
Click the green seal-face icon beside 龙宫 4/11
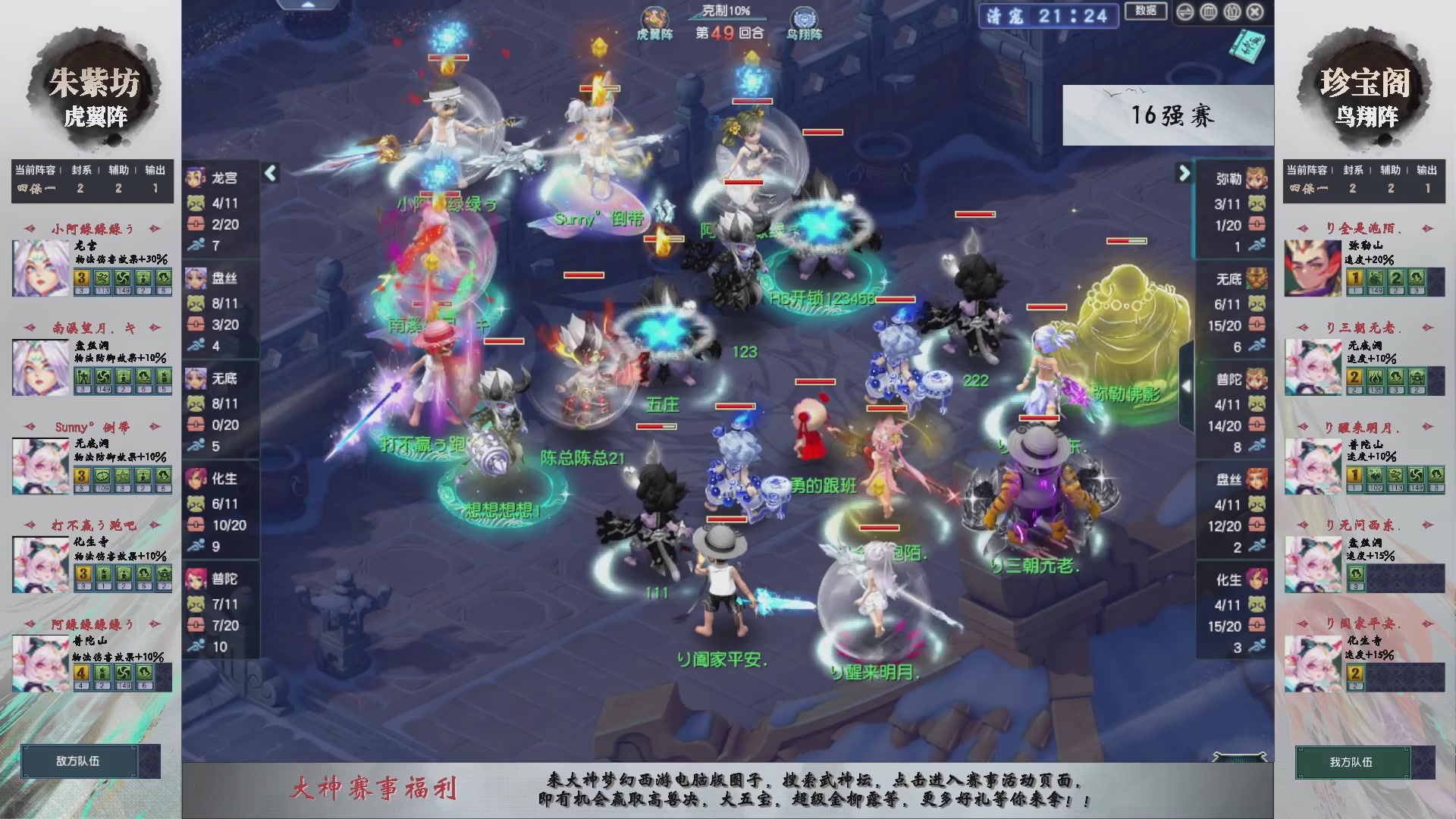coord(196,202)
